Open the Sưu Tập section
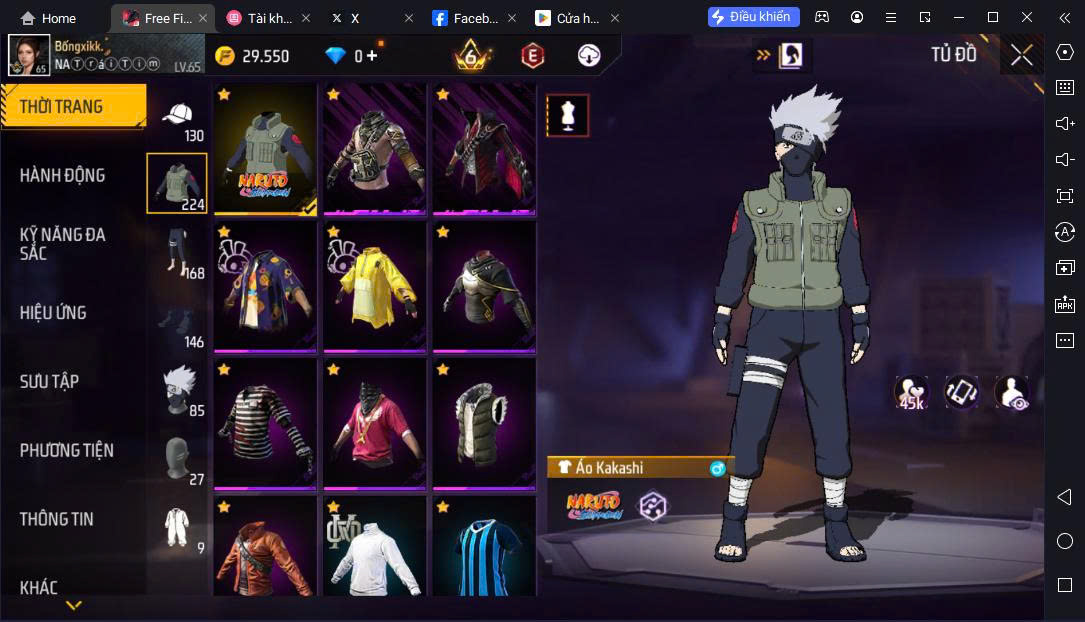Screen dimensions: 1085x622 pyautogui.click(x=50, y=382)
